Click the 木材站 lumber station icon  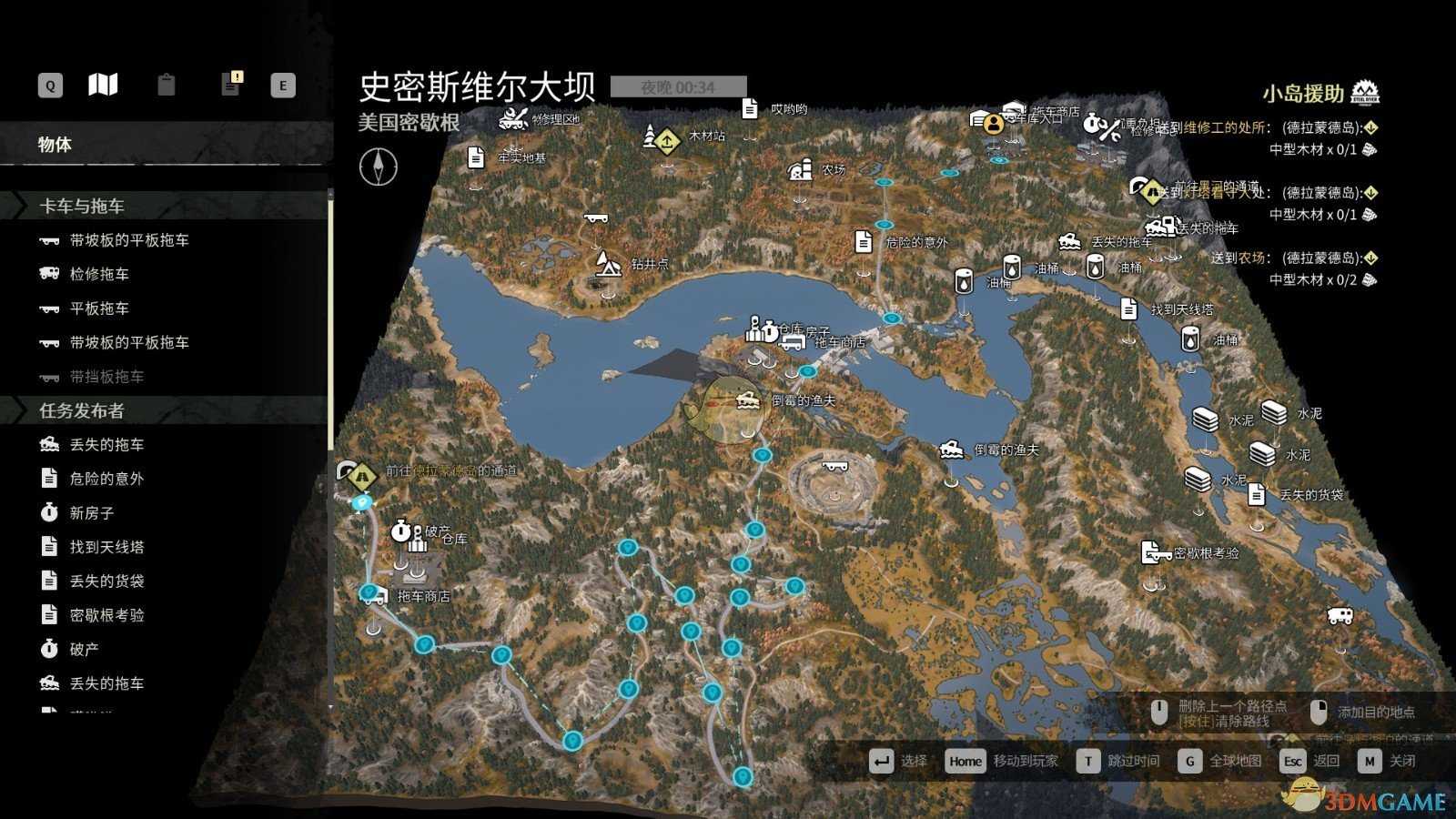point(665,141)
